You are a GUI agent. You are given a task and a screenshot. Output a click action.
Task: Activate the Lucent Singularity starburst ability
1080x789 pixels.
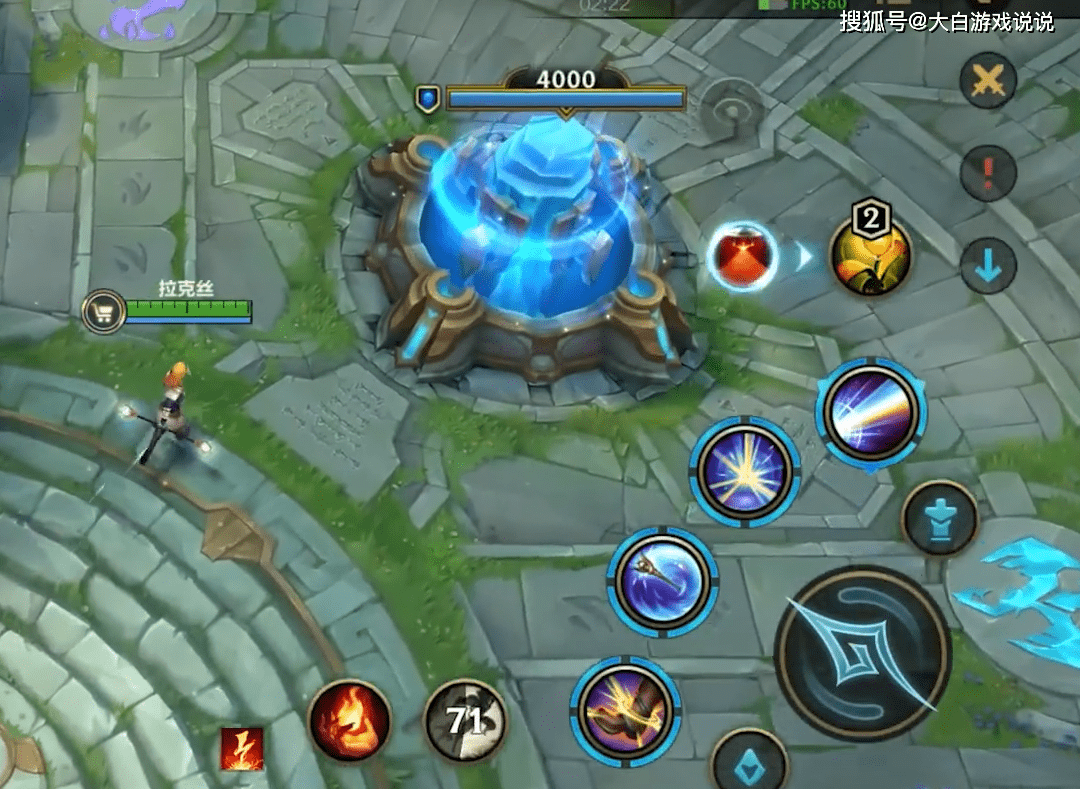[745, 471]
